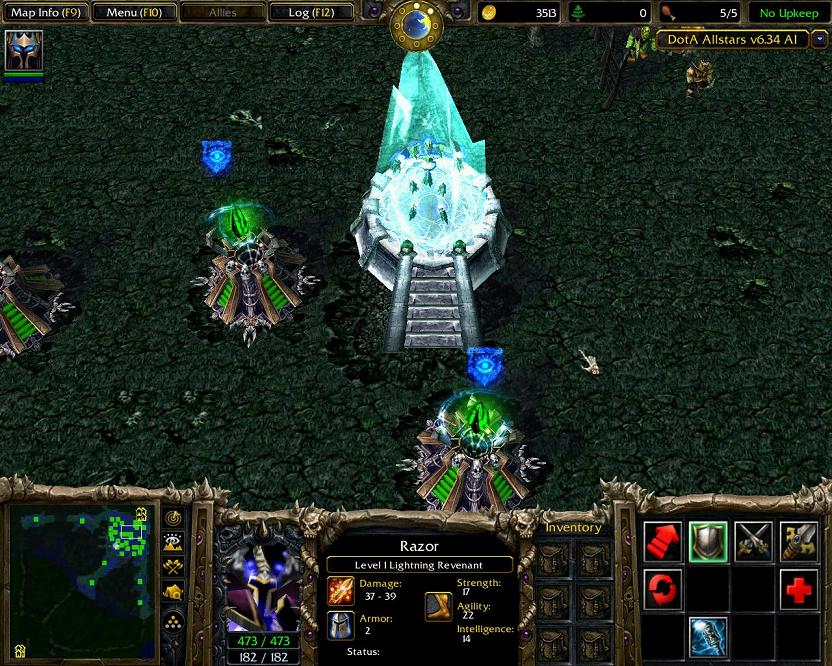832x666 pixels.
Task: Choose the red arrow Move command
Action: coord(662,541)
